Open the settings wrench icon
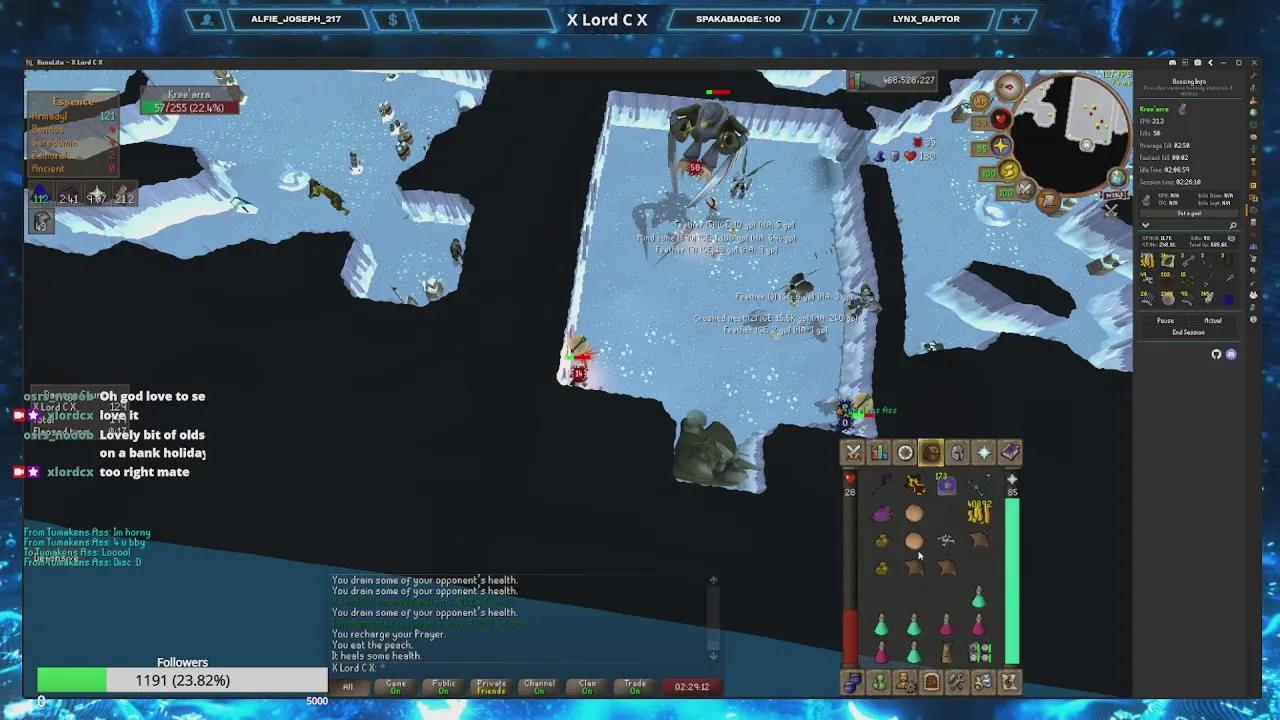Viewport: 1280px width, 720px height. click(x=956, y=684)
